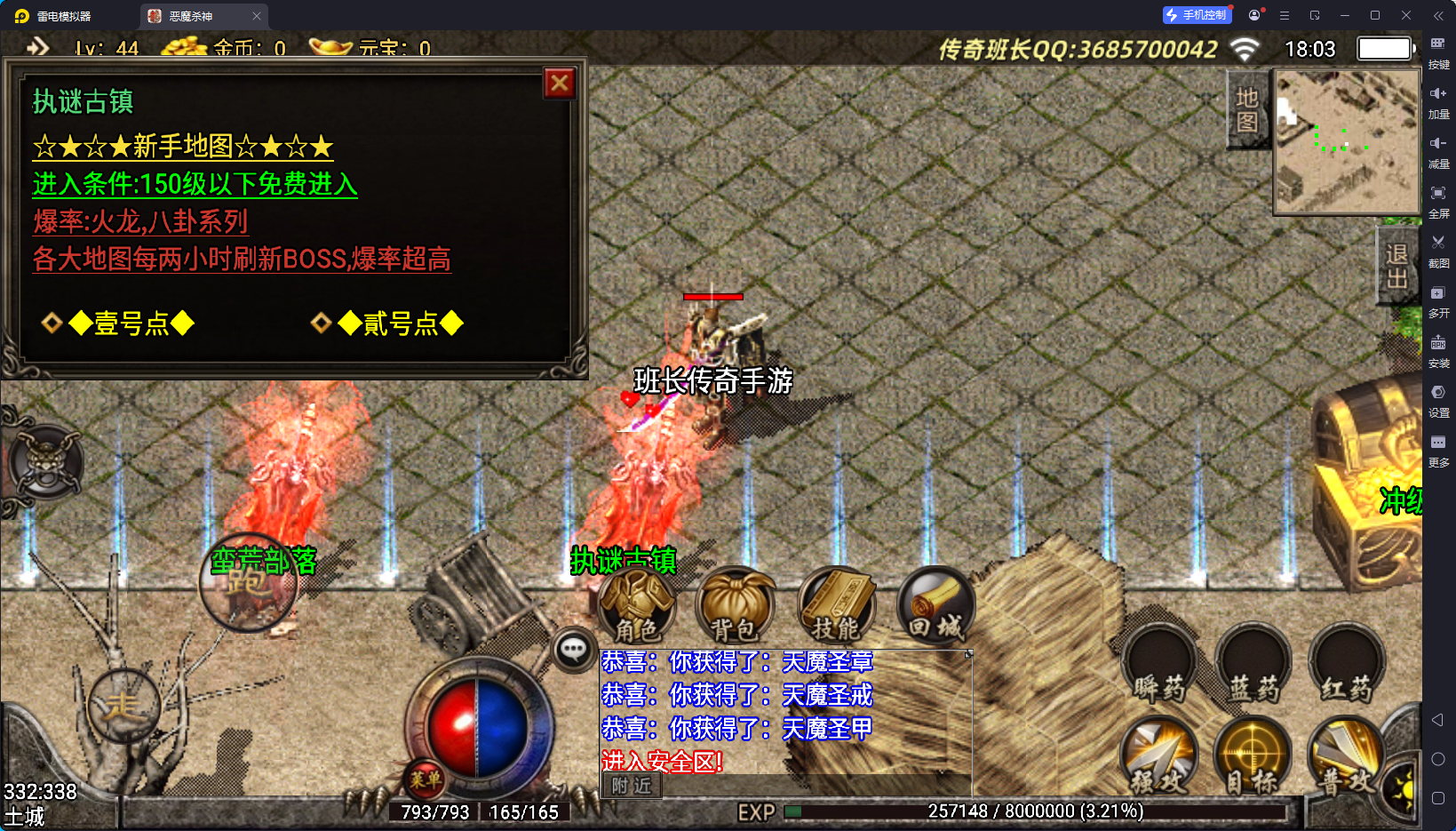Screen dimensions: 1456x831
Task: Click the minimap in the corner
Action: pyautogui.click(x=1346, y=142)
